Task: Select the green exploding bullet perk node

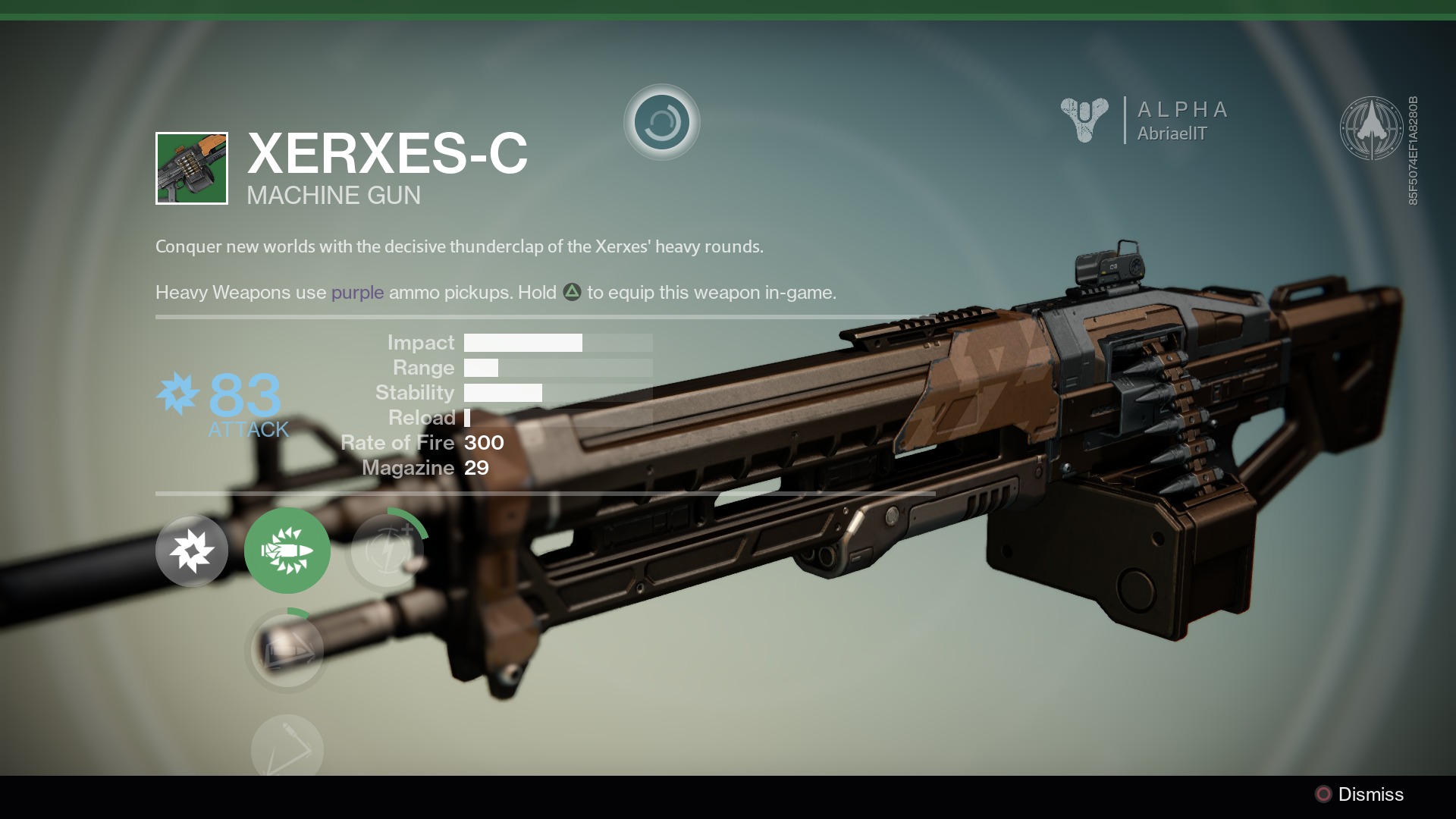Action: point(287,551)
